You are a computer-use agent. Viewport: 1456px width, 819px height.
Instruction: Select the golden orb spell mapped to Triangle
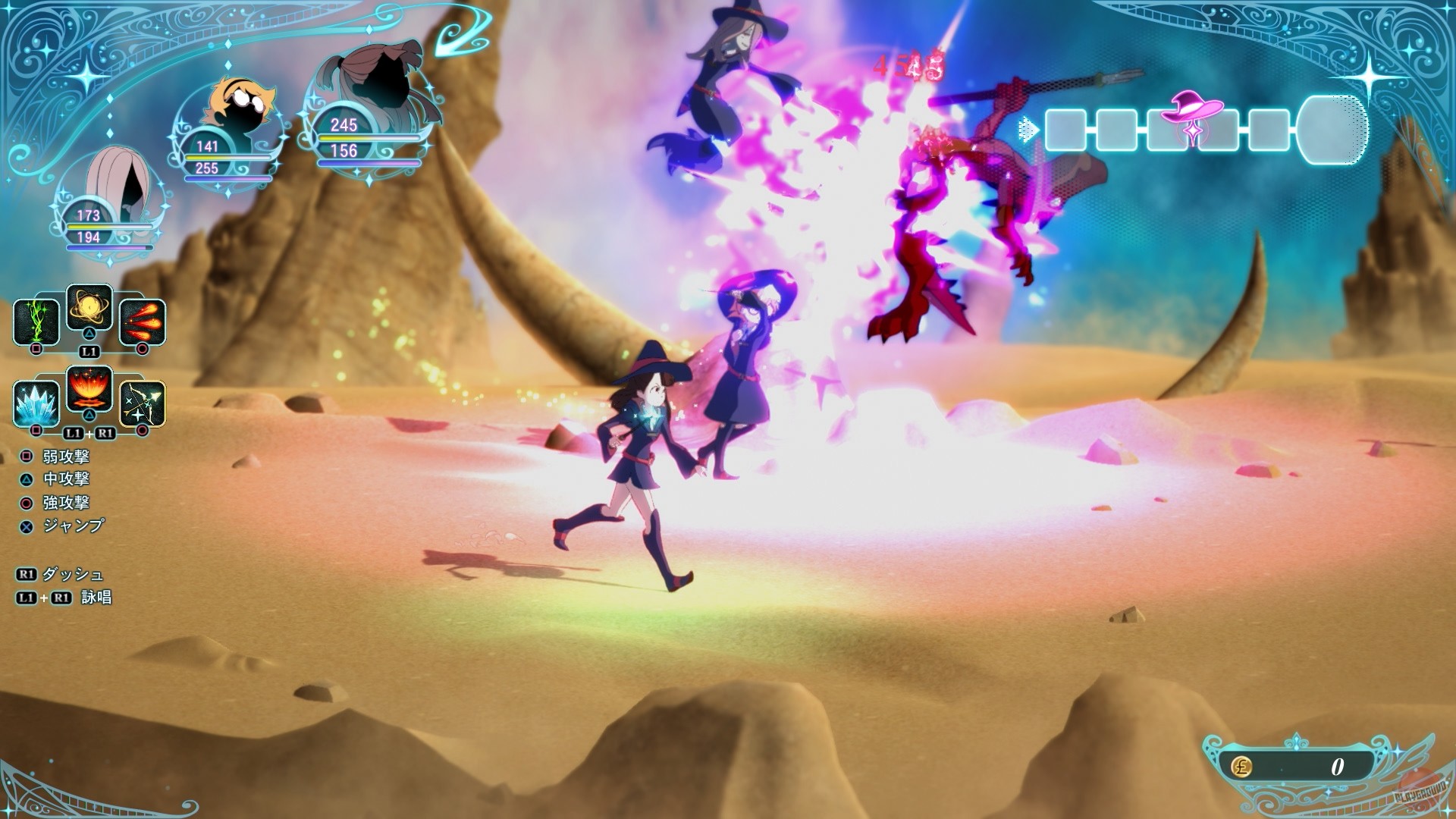point(89,309)
